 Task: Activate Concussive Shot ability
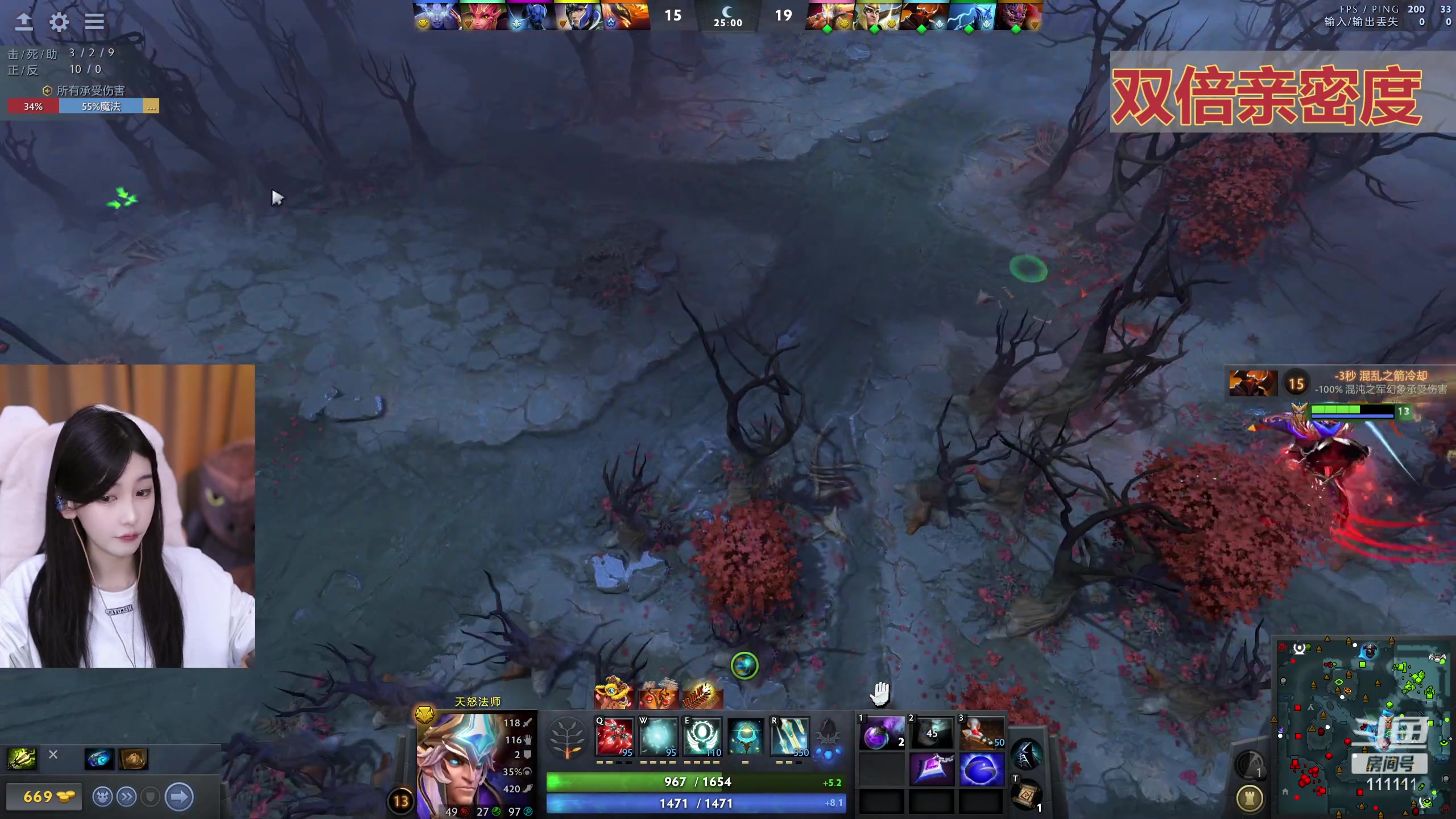click(658, 737)
